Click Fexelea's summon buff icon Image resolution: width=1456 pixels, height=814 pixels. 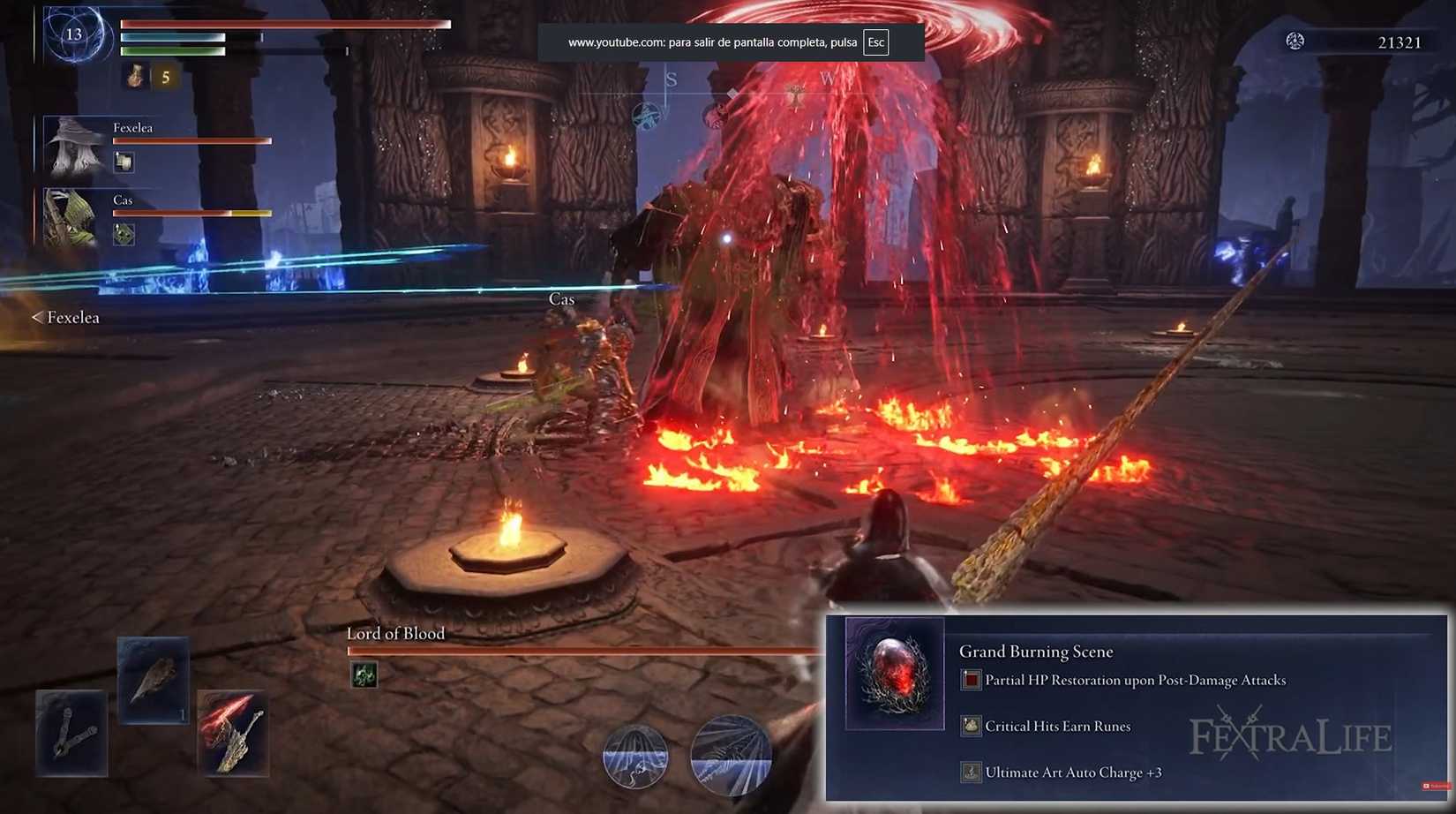coord(124,161)
